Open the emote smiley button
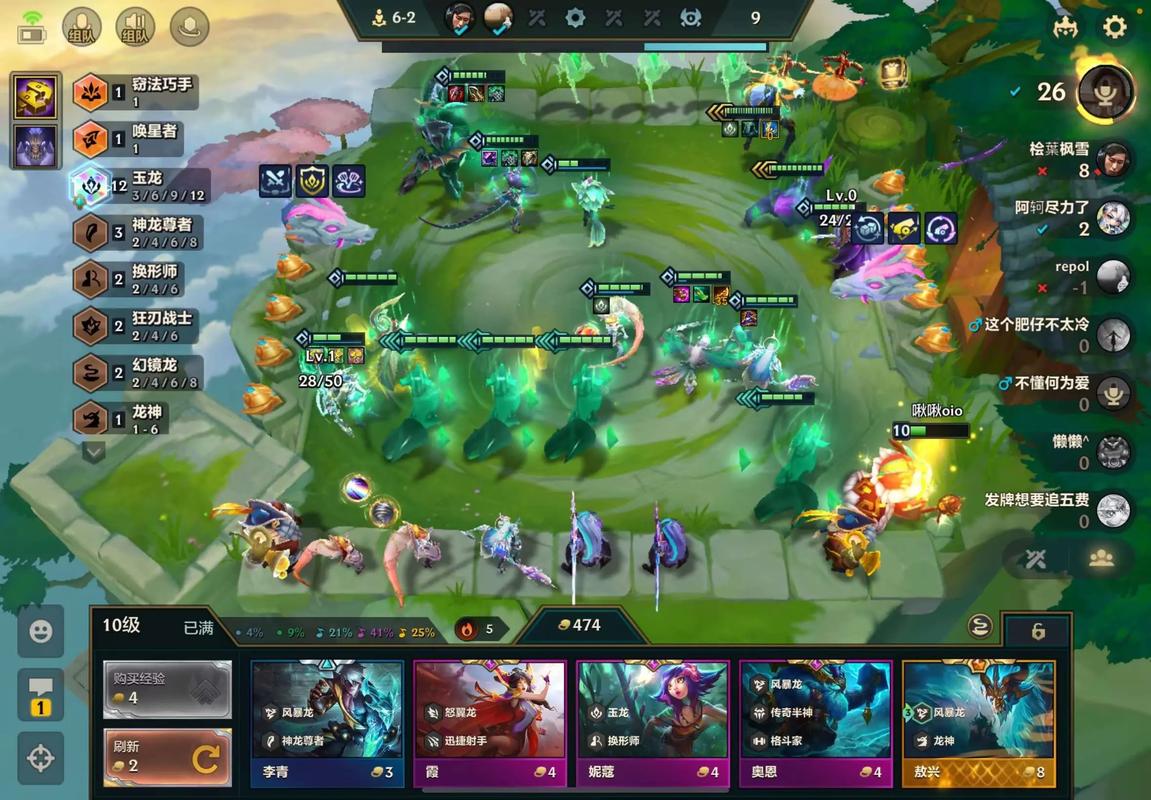This screenshot has height=800, width=1151. [x=40, y=631]
